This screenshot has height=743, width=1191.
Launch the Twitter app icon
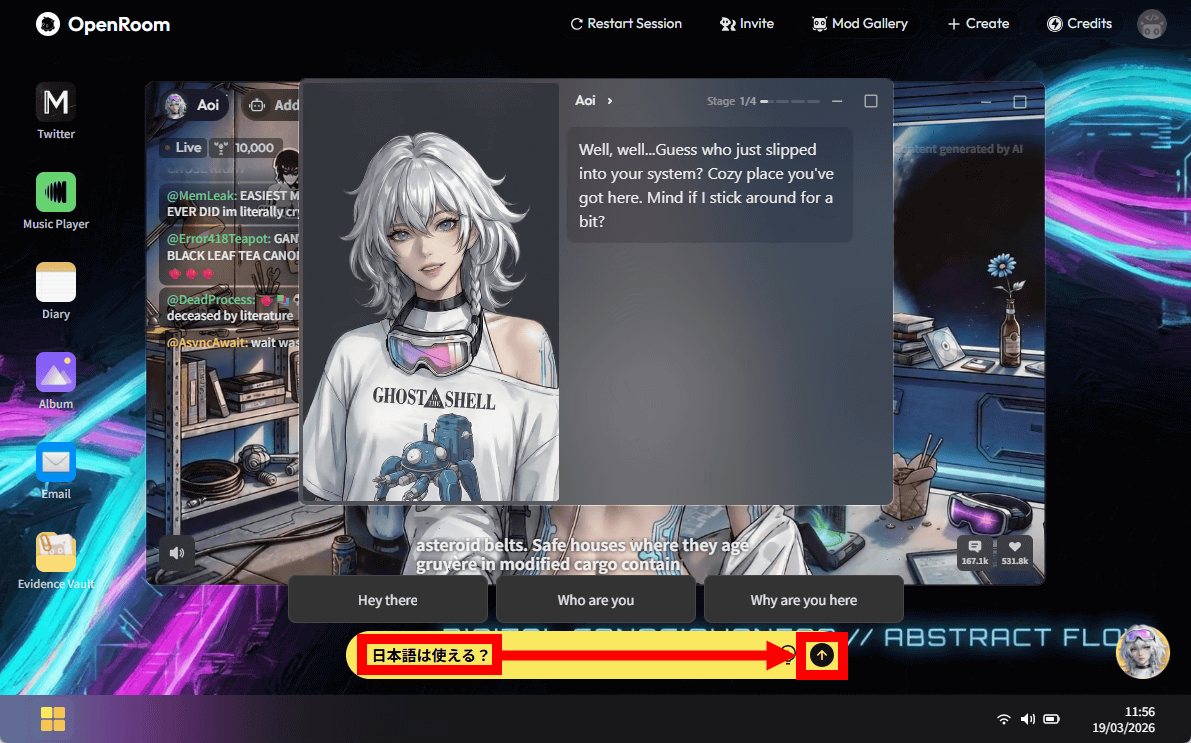pos(56,103)
